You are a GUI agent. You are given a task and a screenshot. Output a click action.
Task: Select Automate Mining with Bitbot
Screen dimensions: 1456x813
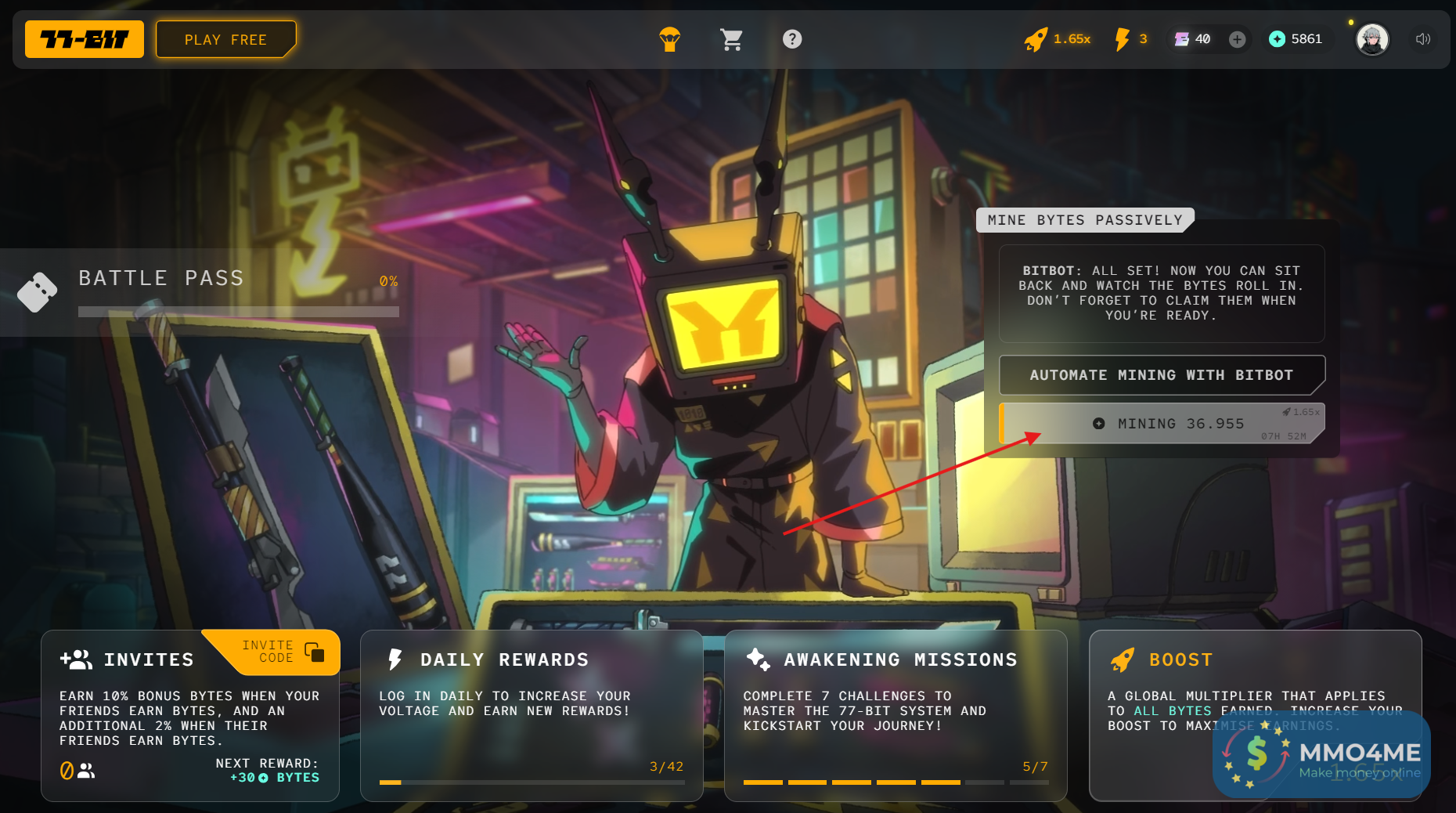pos(1161,375)
